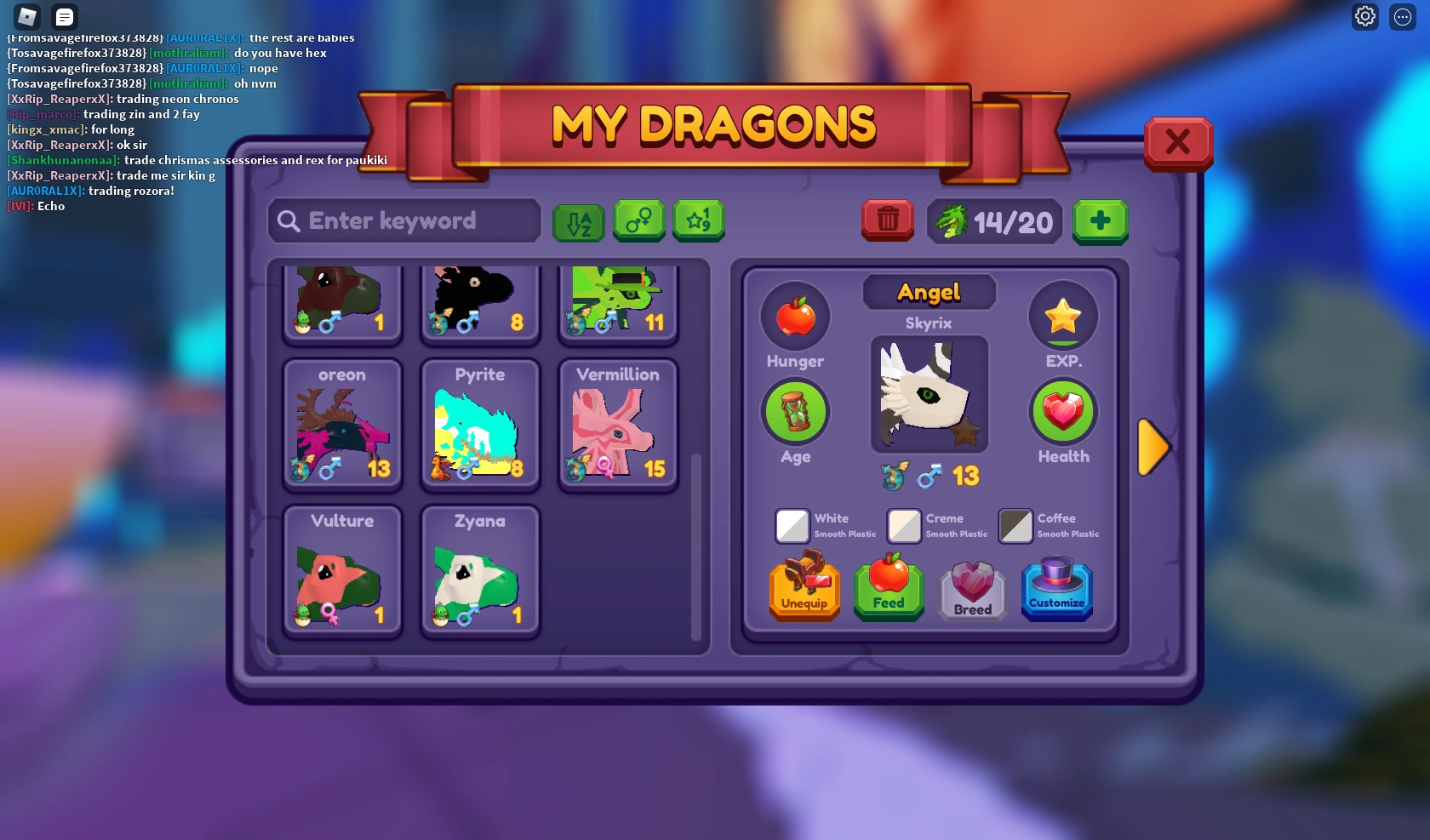Add a dragon with the green plus icon
The image size is (1430, 840).
[x=1100, y=222]
